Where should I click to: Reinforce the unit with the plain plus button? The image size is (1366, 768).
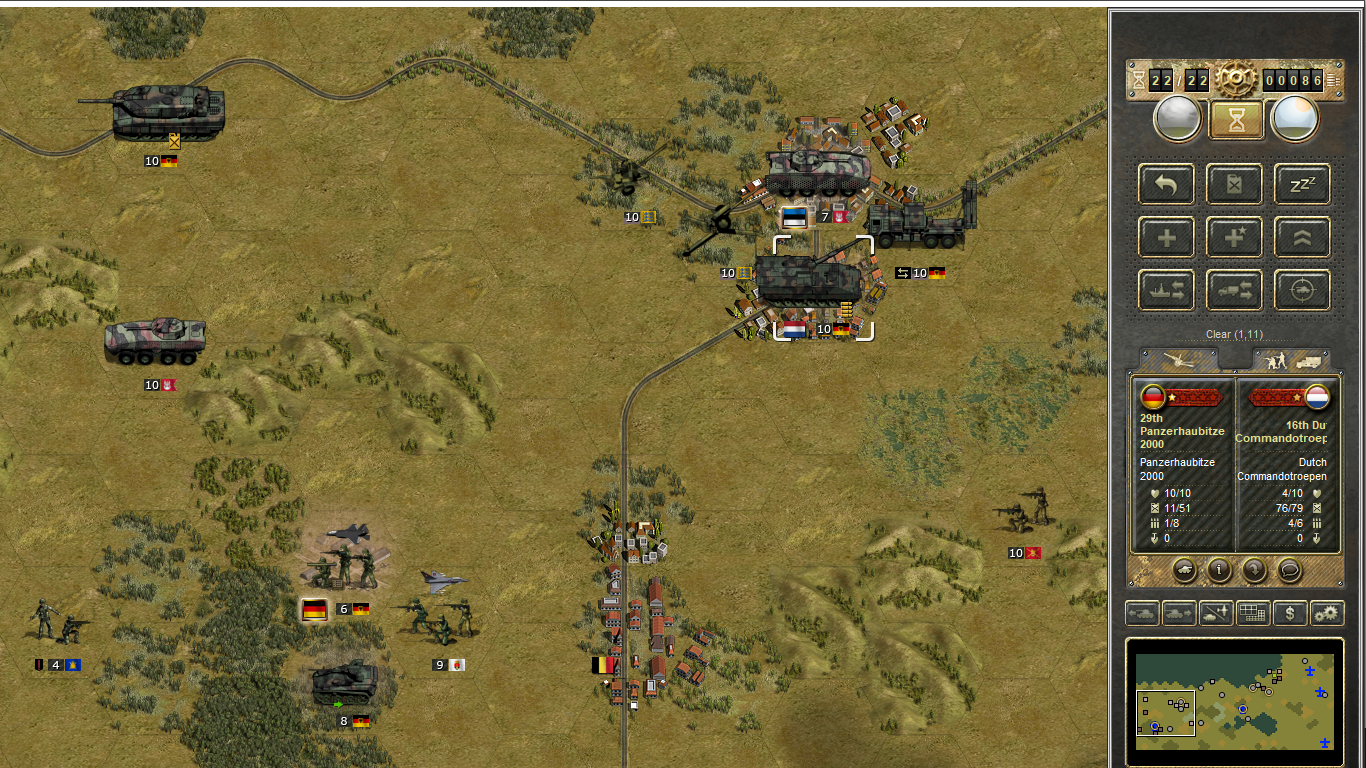(1166, 237)
